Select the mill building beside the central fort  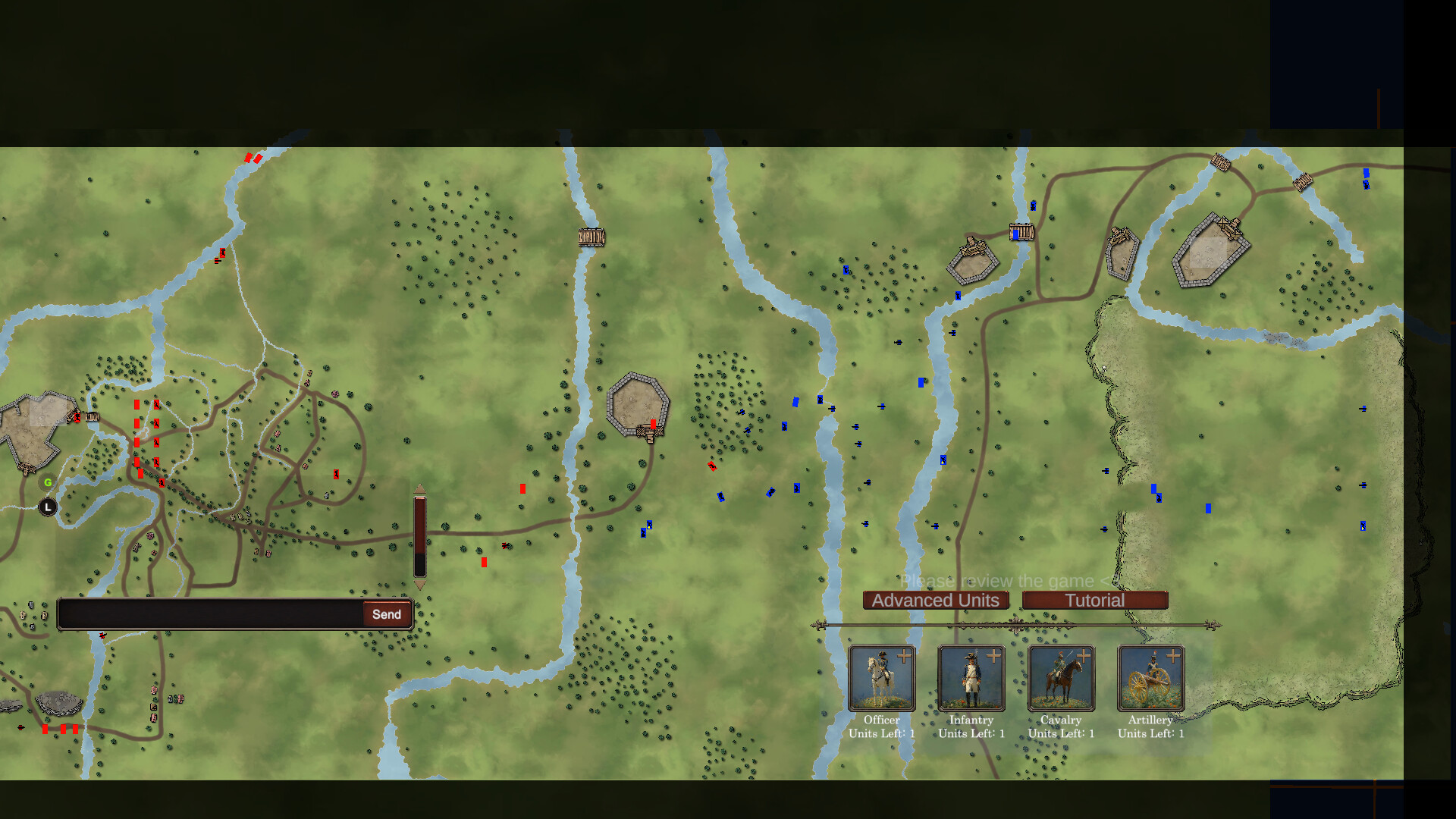(651, 431)
